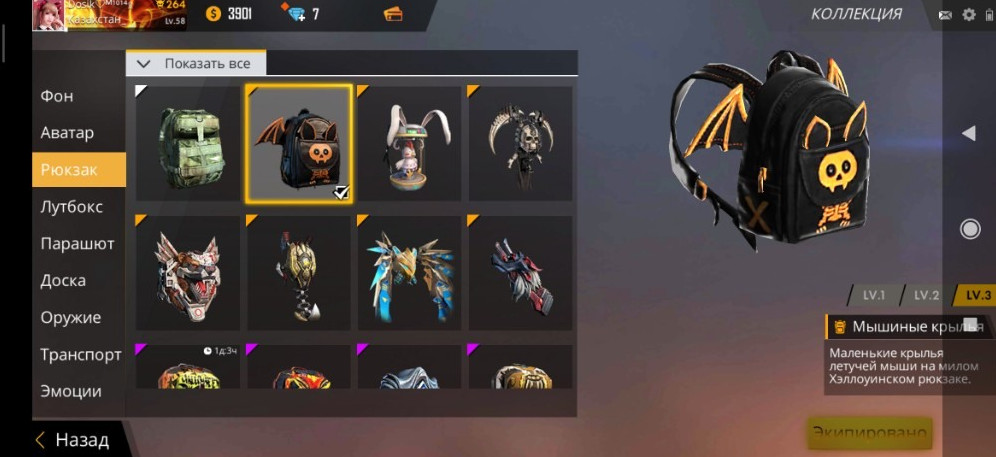Open settings via the gear icon
Screen dimensions: 996x457
point(968,14)
